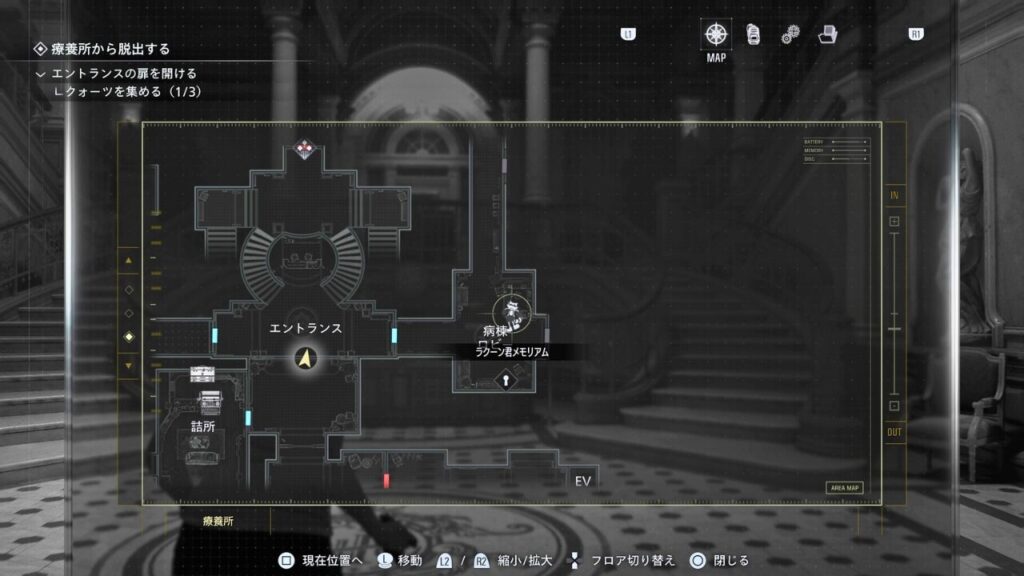The height and width of the screenshot is (576, 1024).
Task: Select the highlighted current floor diamond
Action: pos(128,337)
